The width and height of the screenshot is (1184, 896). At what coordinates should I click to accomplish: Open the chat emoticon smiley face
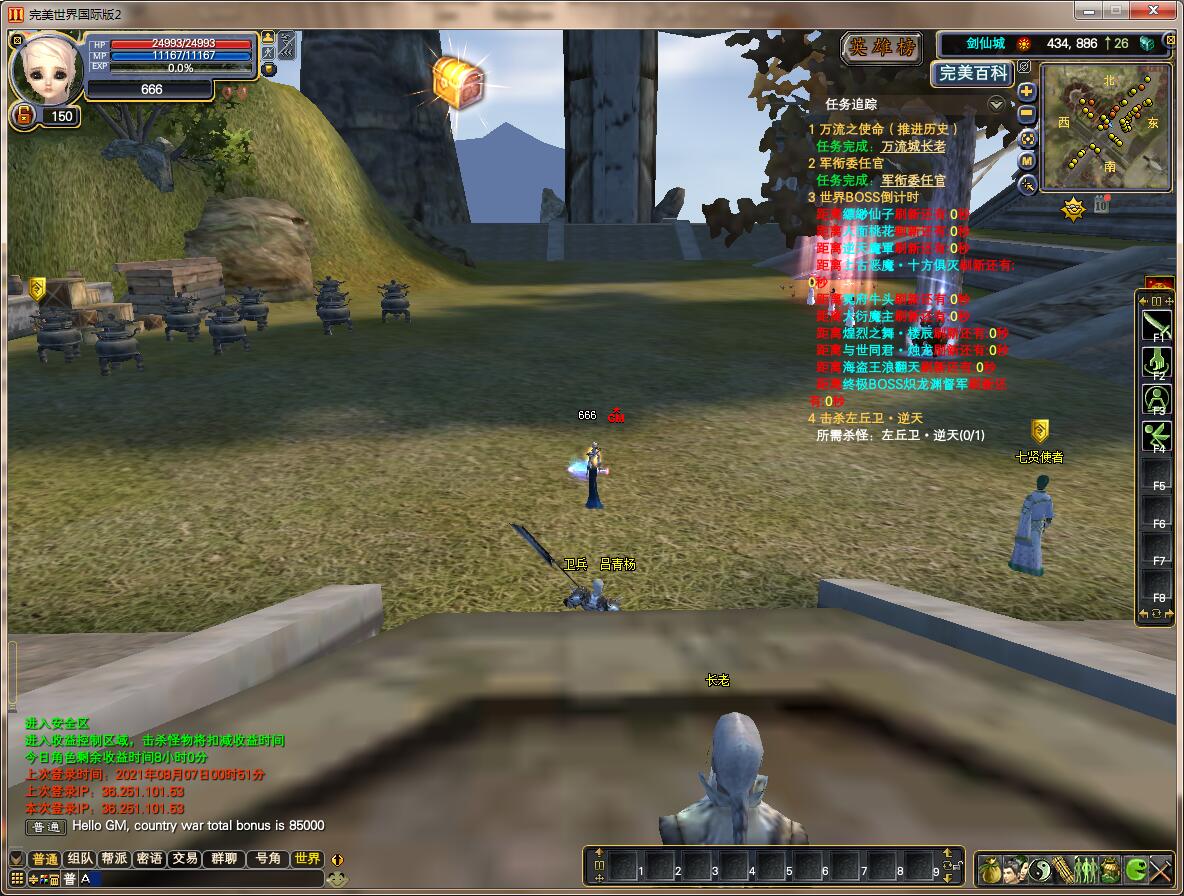click(338, 879)
